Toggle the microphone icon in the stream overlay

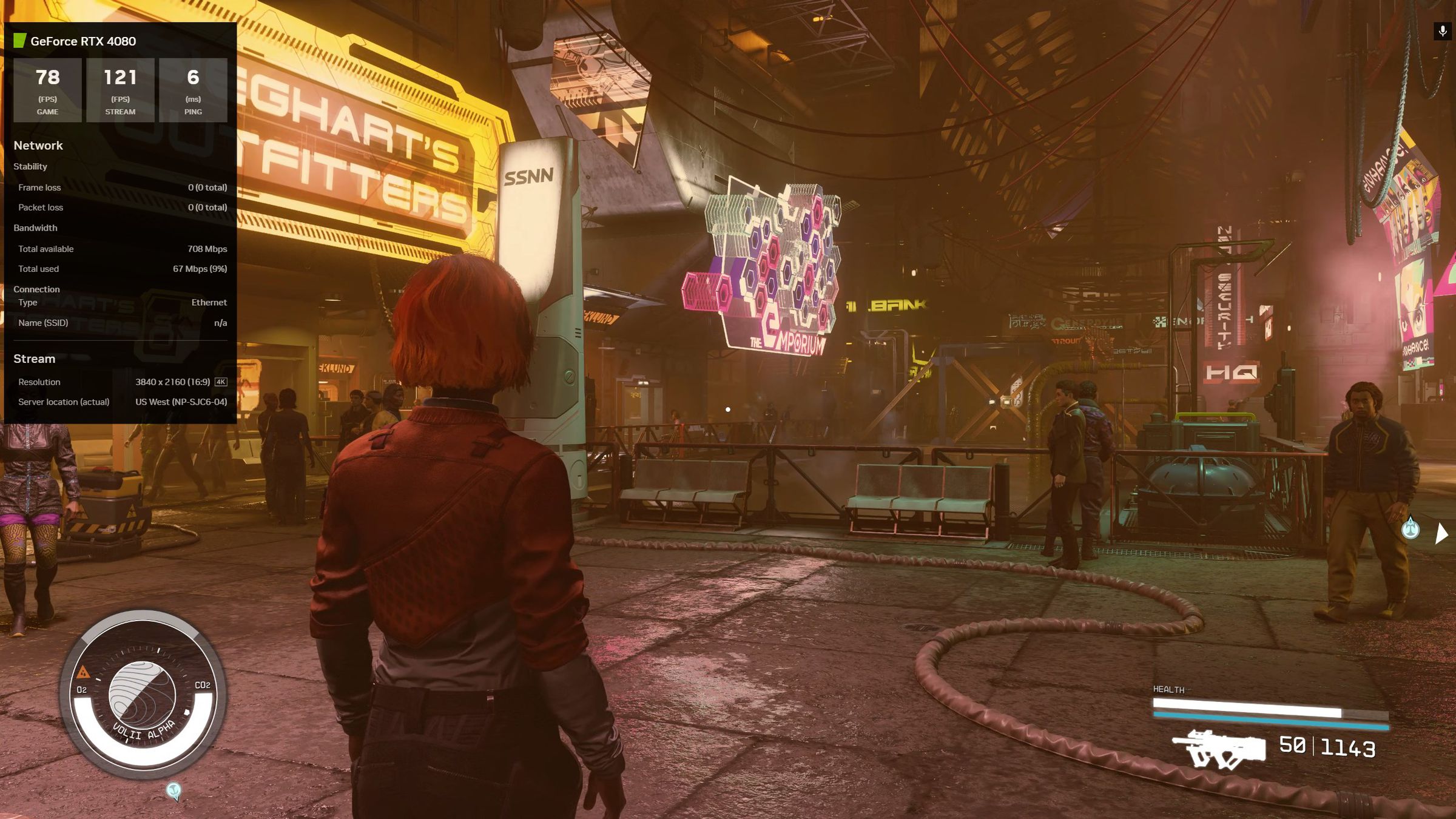tap(1443, 31)
